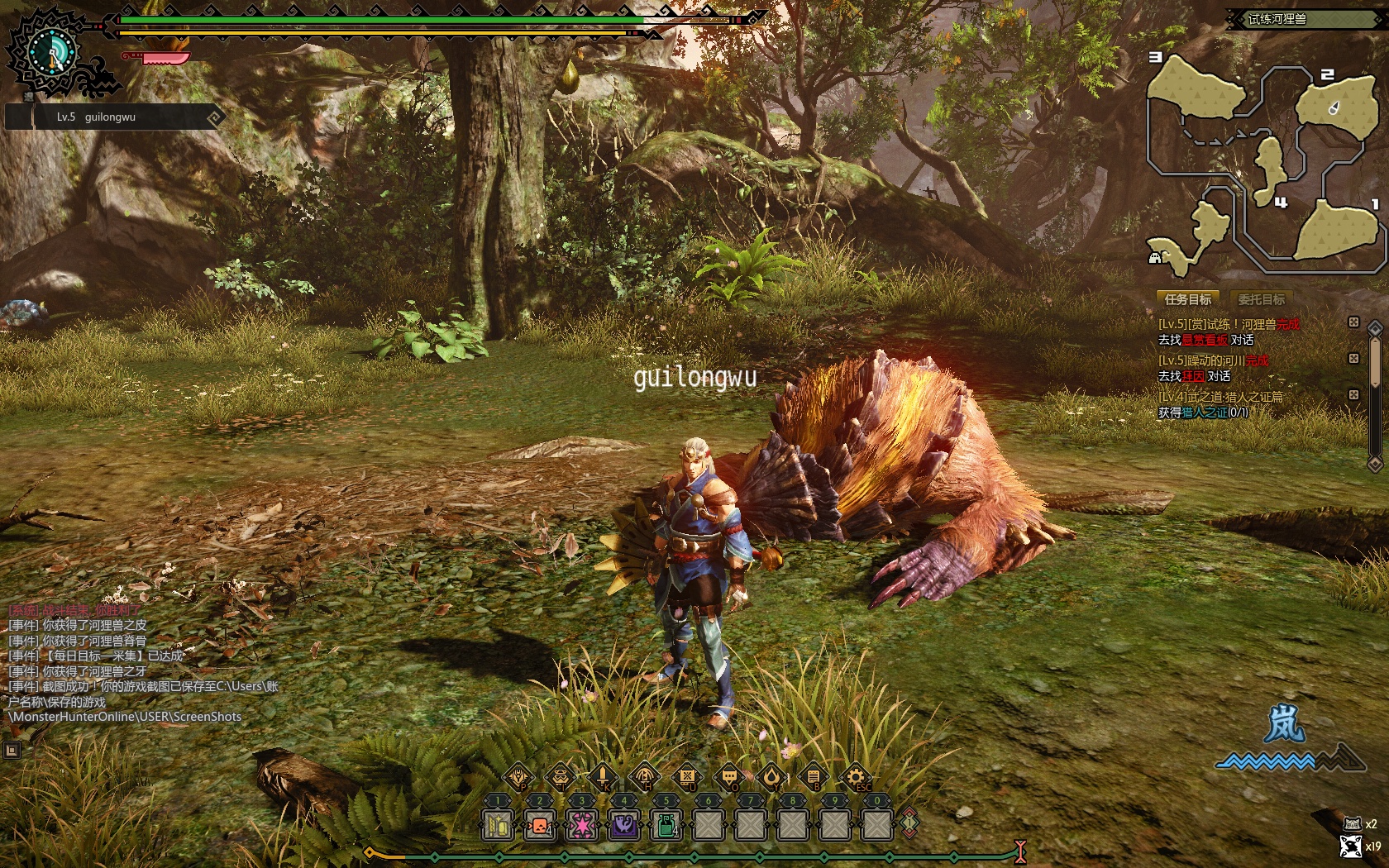1389x868 pixels.
Task: Open the chat bubble menu icon
Action: pos(729,776)
